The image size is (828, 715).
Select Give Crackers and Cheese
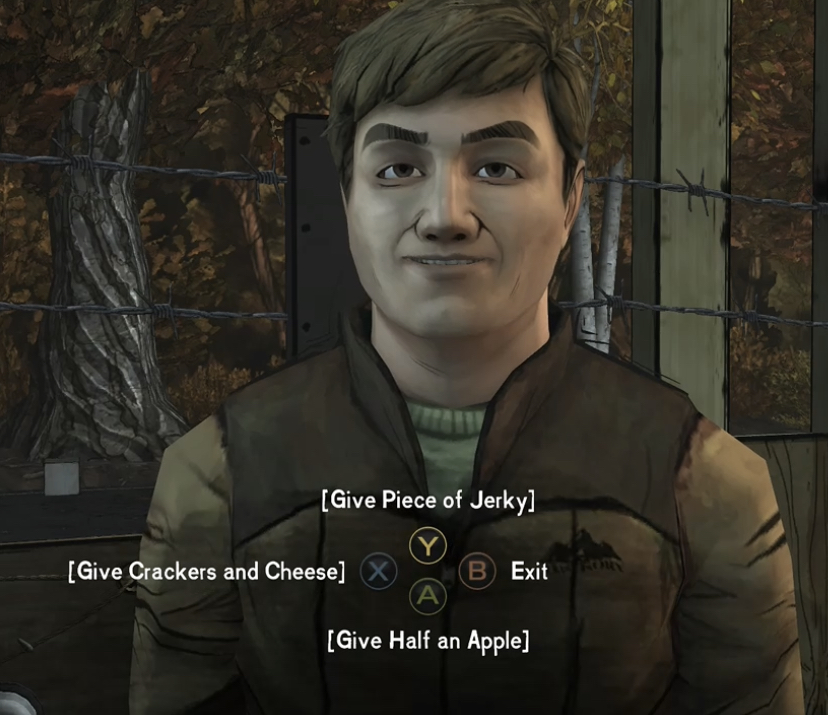coord(206,572)
